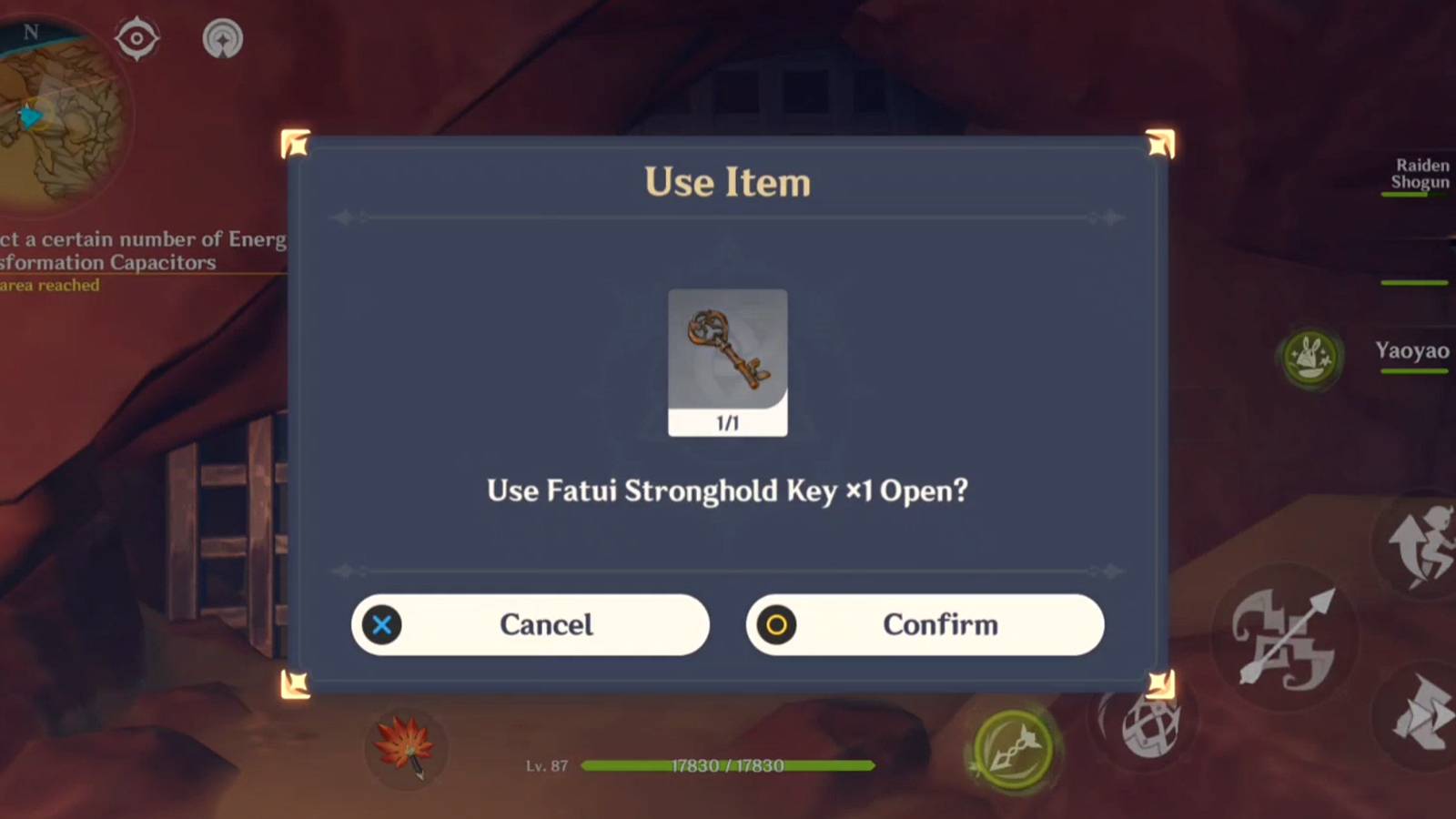The height and width of the screenshot is (819, 1456).
Task: Tap the Lv. 87 label
Action: coord(546,766)
